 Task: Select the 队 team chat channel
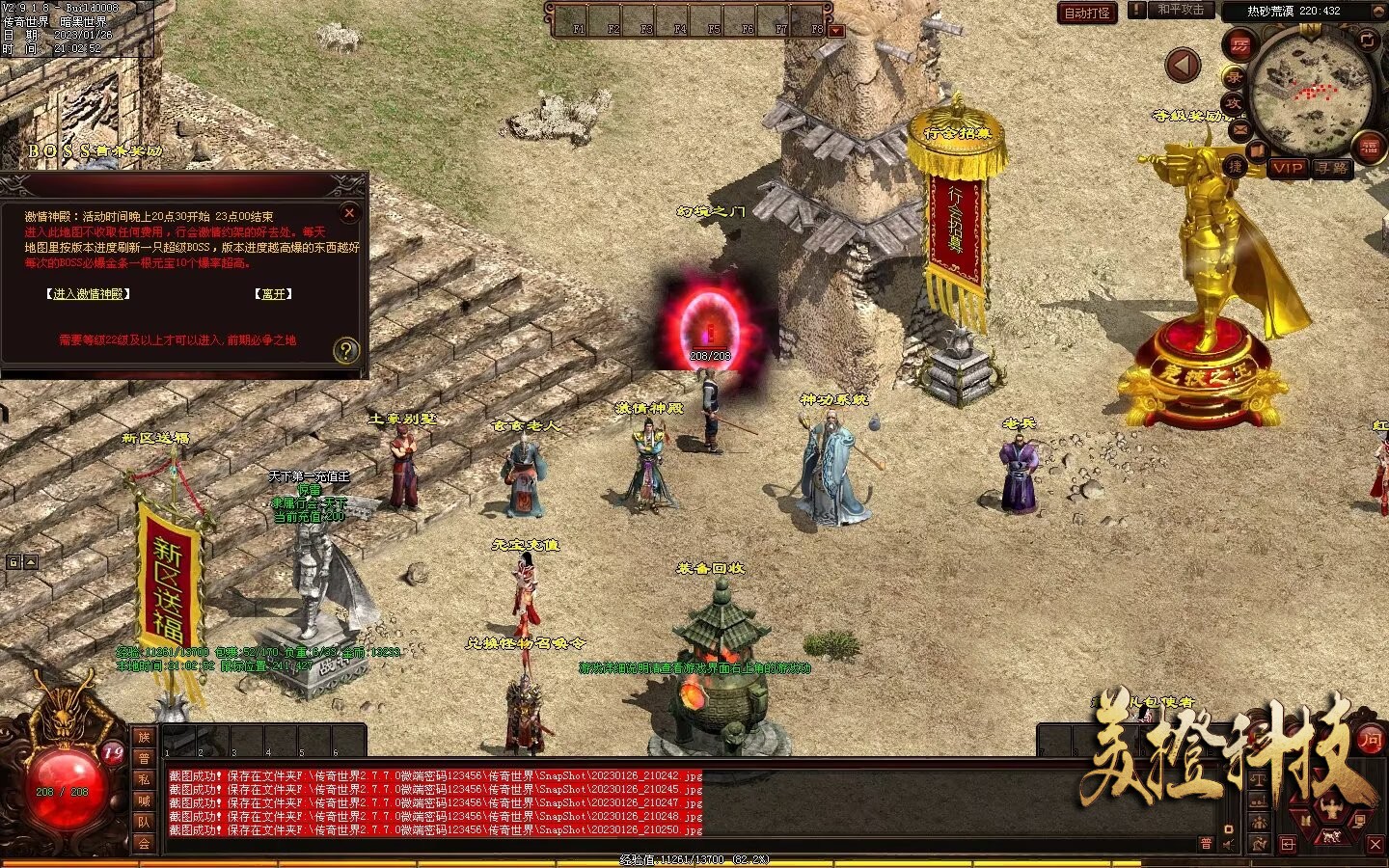pyautogui.click(x=144, y=822)
